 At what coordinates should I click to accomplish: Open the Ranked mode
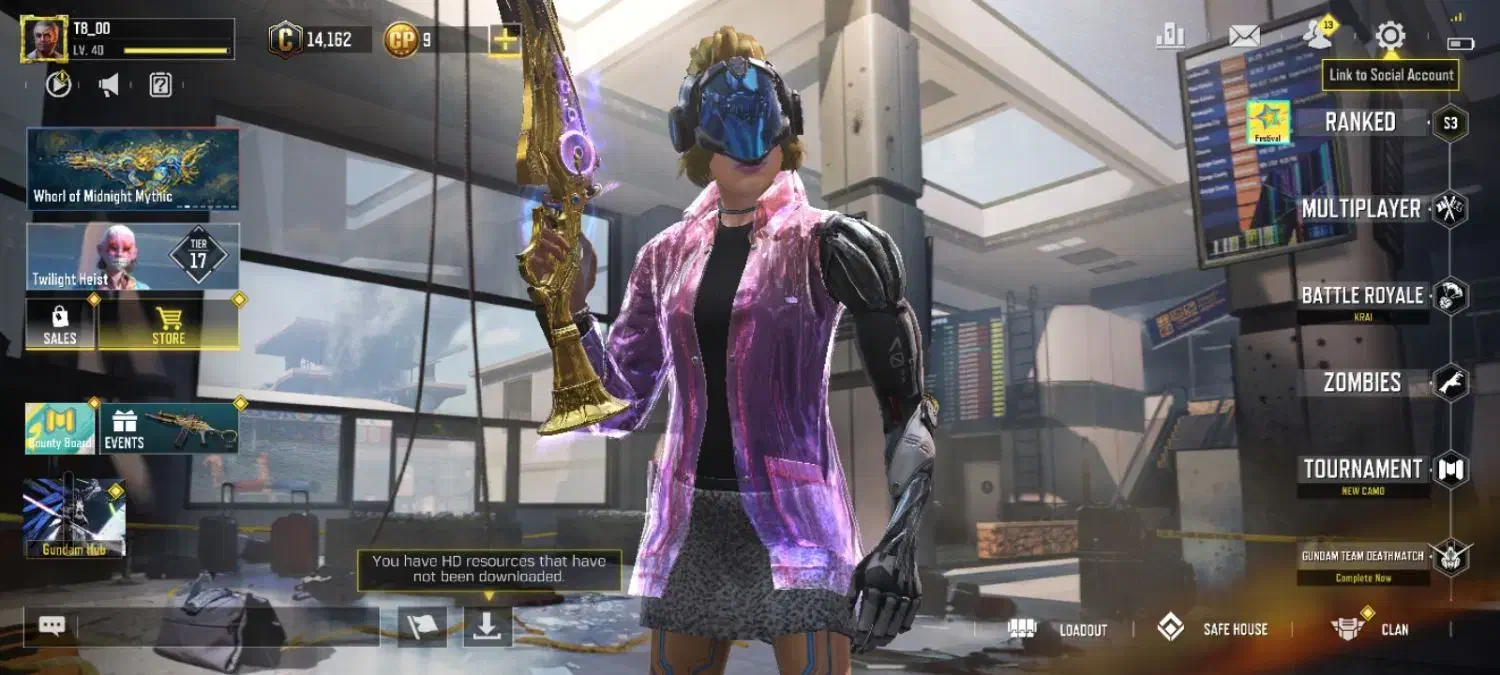1360,123
